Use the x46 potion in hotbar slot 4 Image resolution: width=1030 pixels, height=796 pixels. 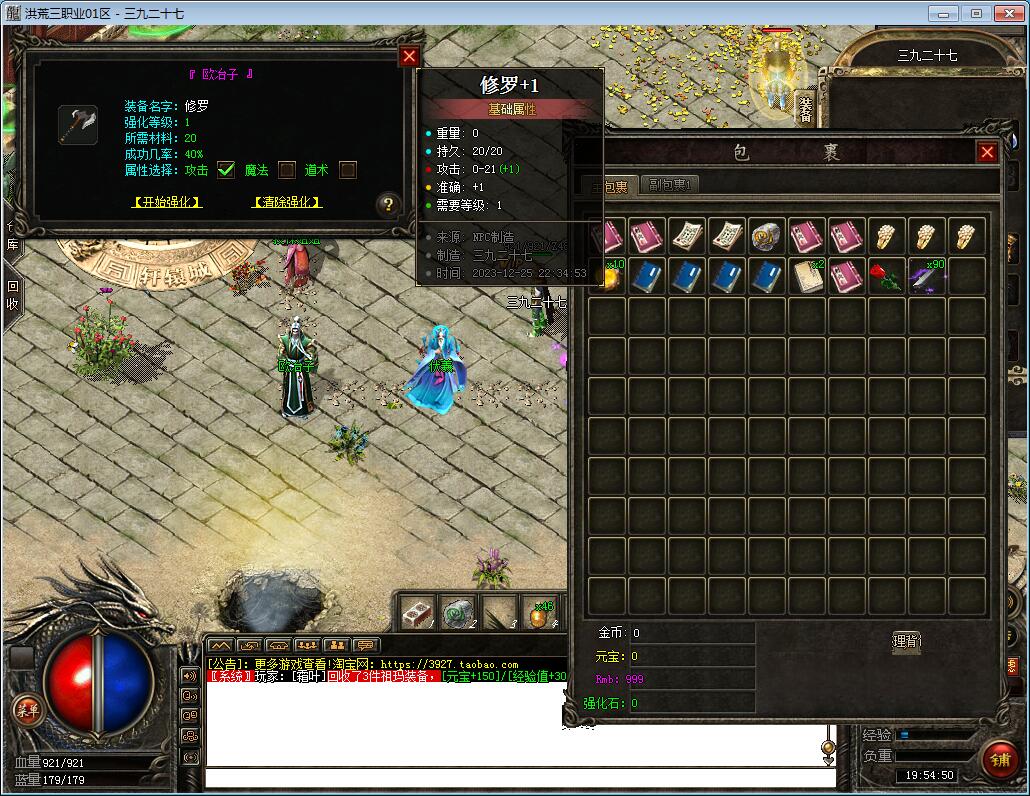[x=541, y=612]
